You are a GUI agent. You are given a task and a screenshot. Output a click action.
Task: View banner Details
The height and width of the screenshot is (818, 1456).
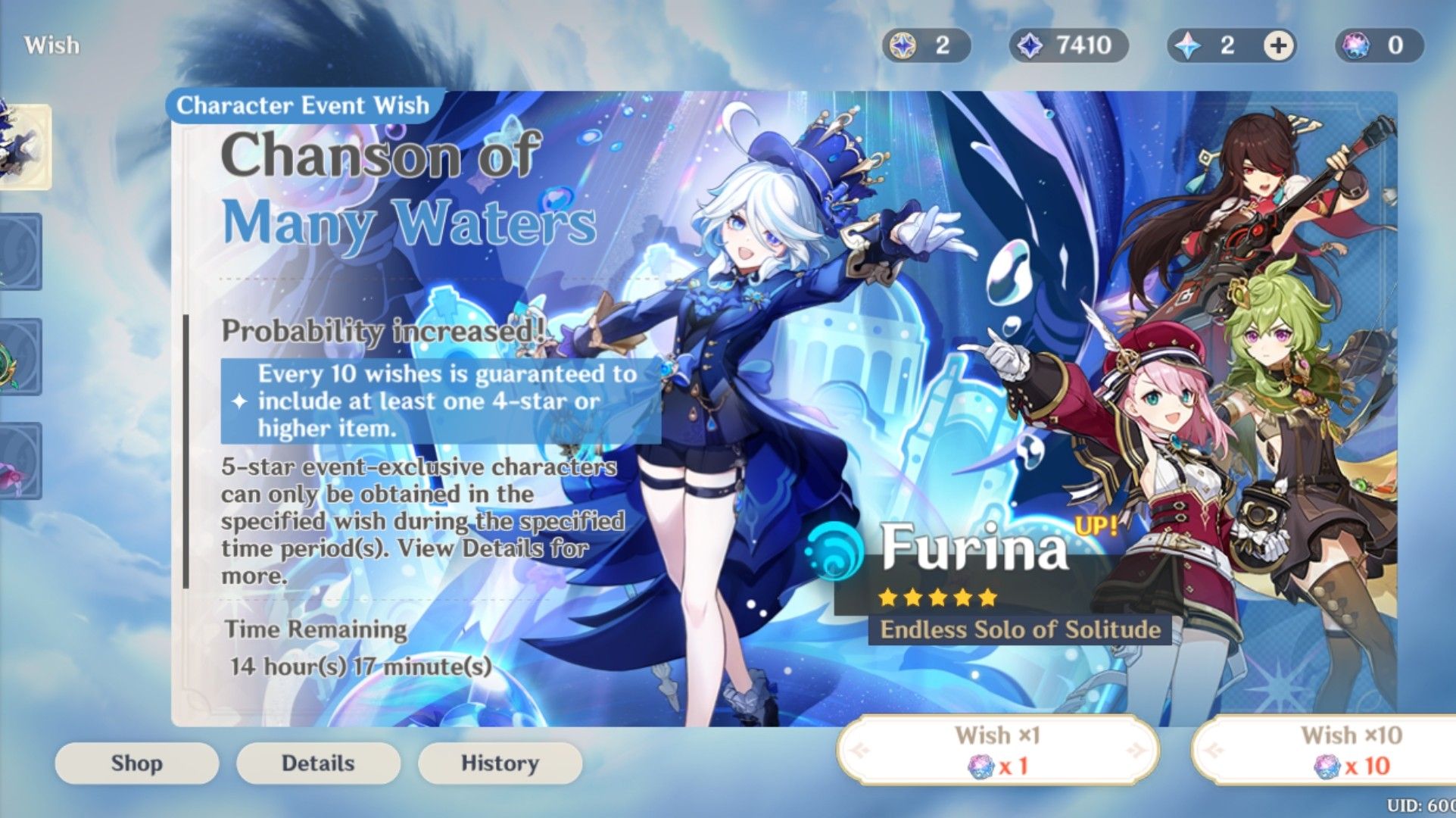(x=318, y=763)
